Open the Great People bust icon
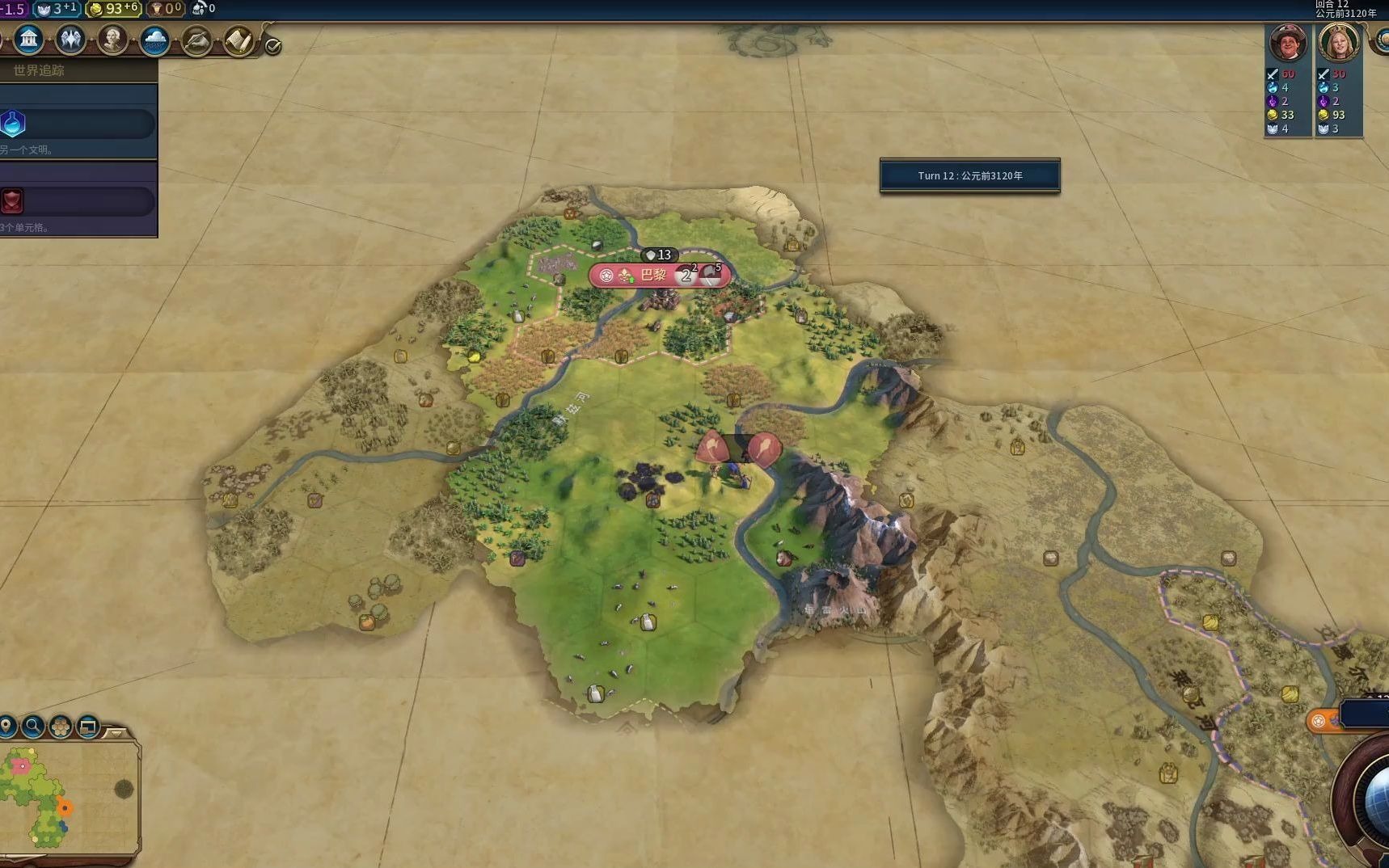This screenshot has height=868, width=1389. (x=113, y=39)
